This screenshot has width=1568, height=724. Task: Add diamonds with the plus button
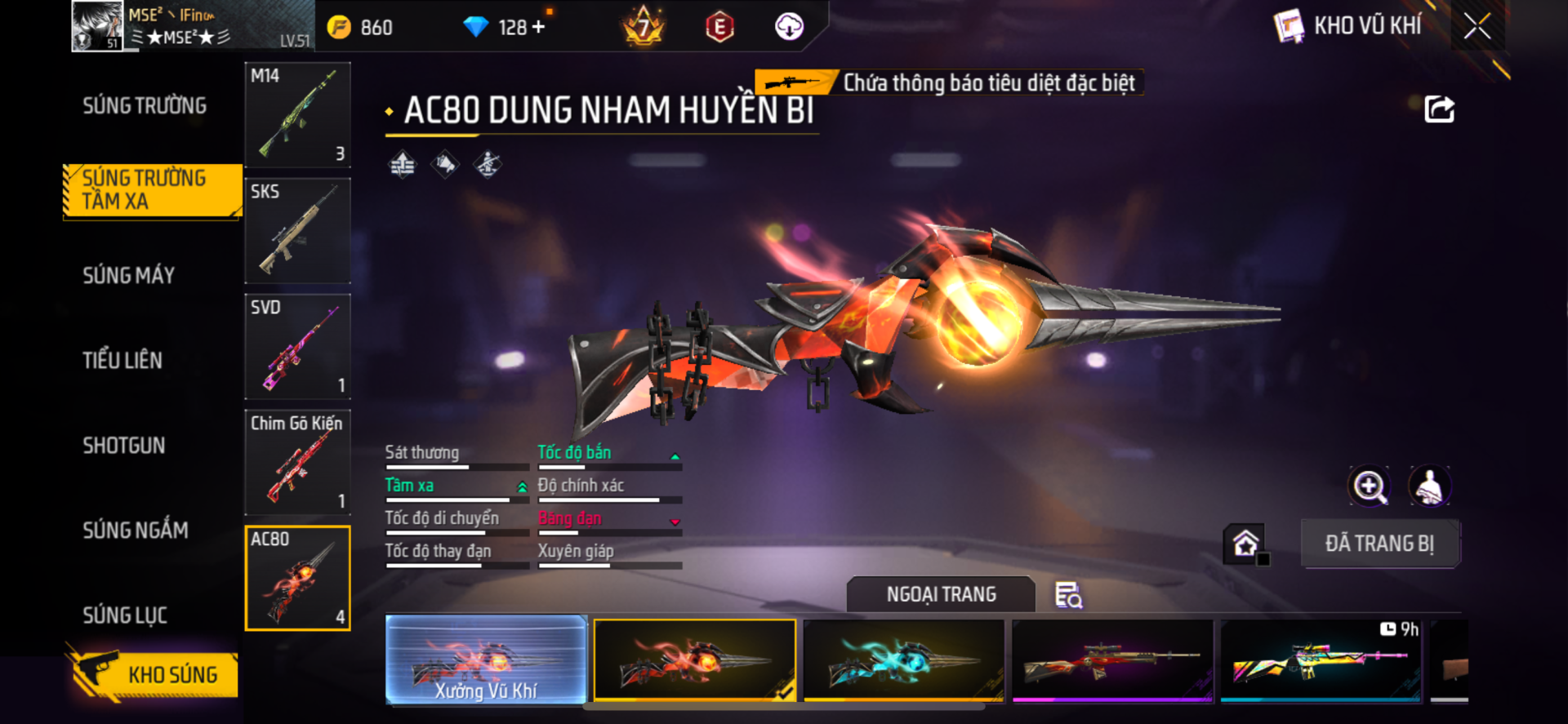click(x=539, y=27)
